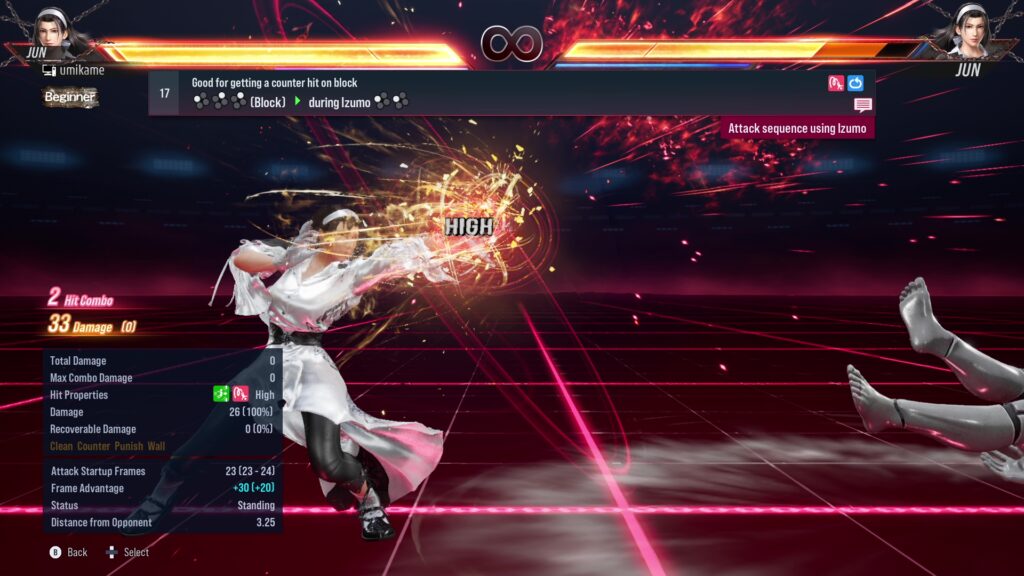Open the pink speech bubble comment icon
Image resolution: width=1024 pixels, height=576 pixels.
click(863, 105)
